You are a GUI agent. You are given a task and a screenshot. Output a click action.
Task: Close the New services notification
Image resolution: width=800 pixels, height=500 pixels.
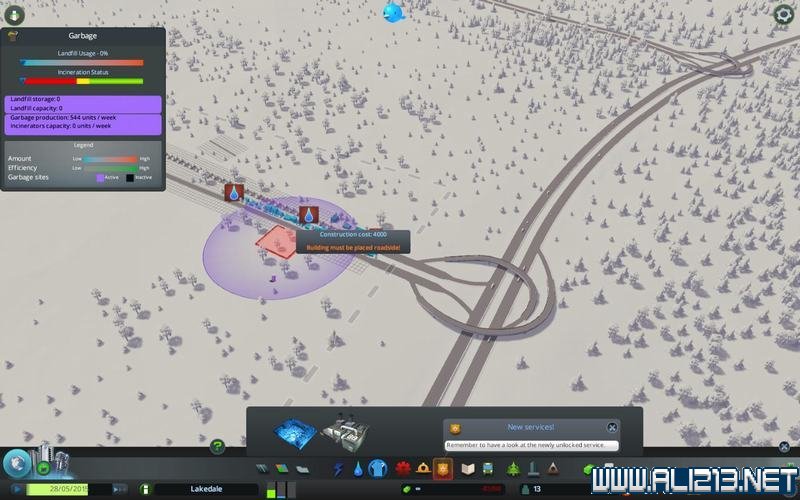612,427
